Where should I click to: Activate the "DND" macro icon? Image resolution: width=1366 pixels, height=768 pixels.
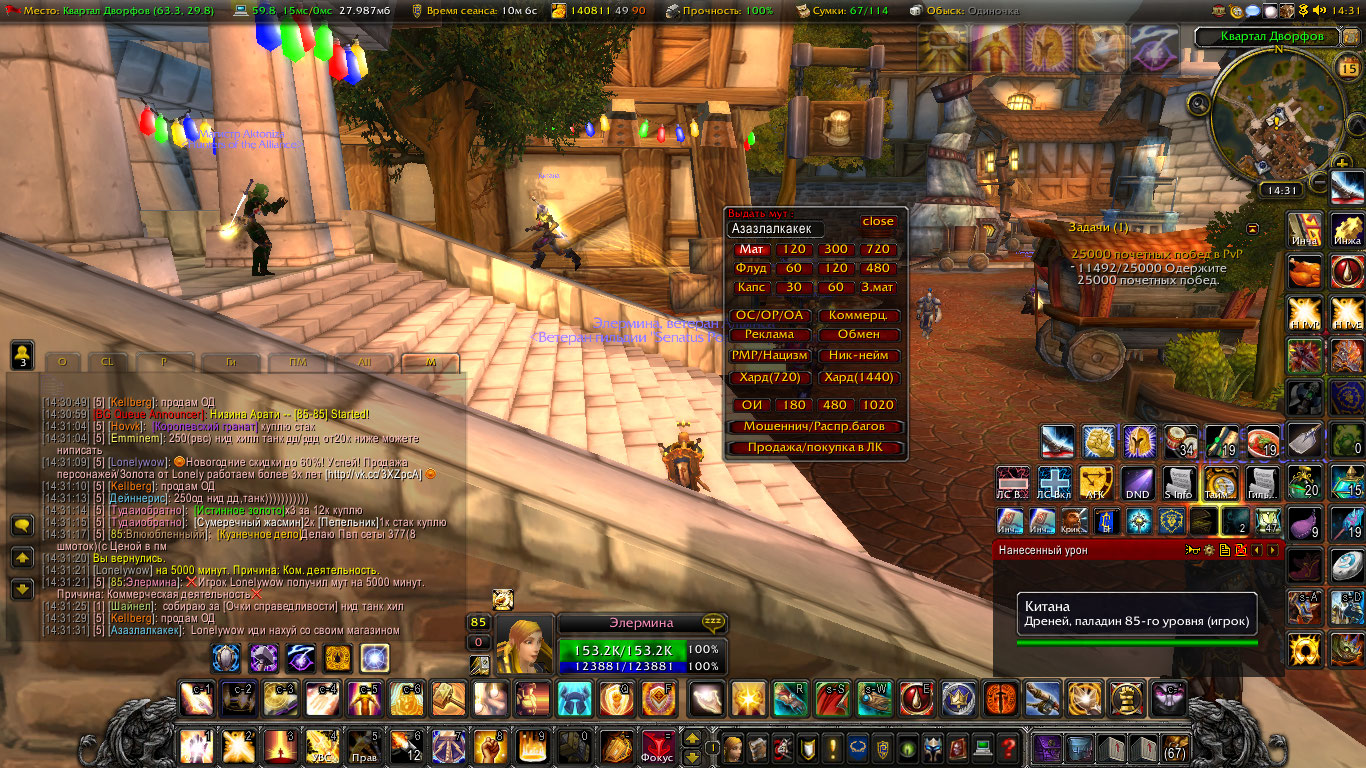pos(1137,482)
